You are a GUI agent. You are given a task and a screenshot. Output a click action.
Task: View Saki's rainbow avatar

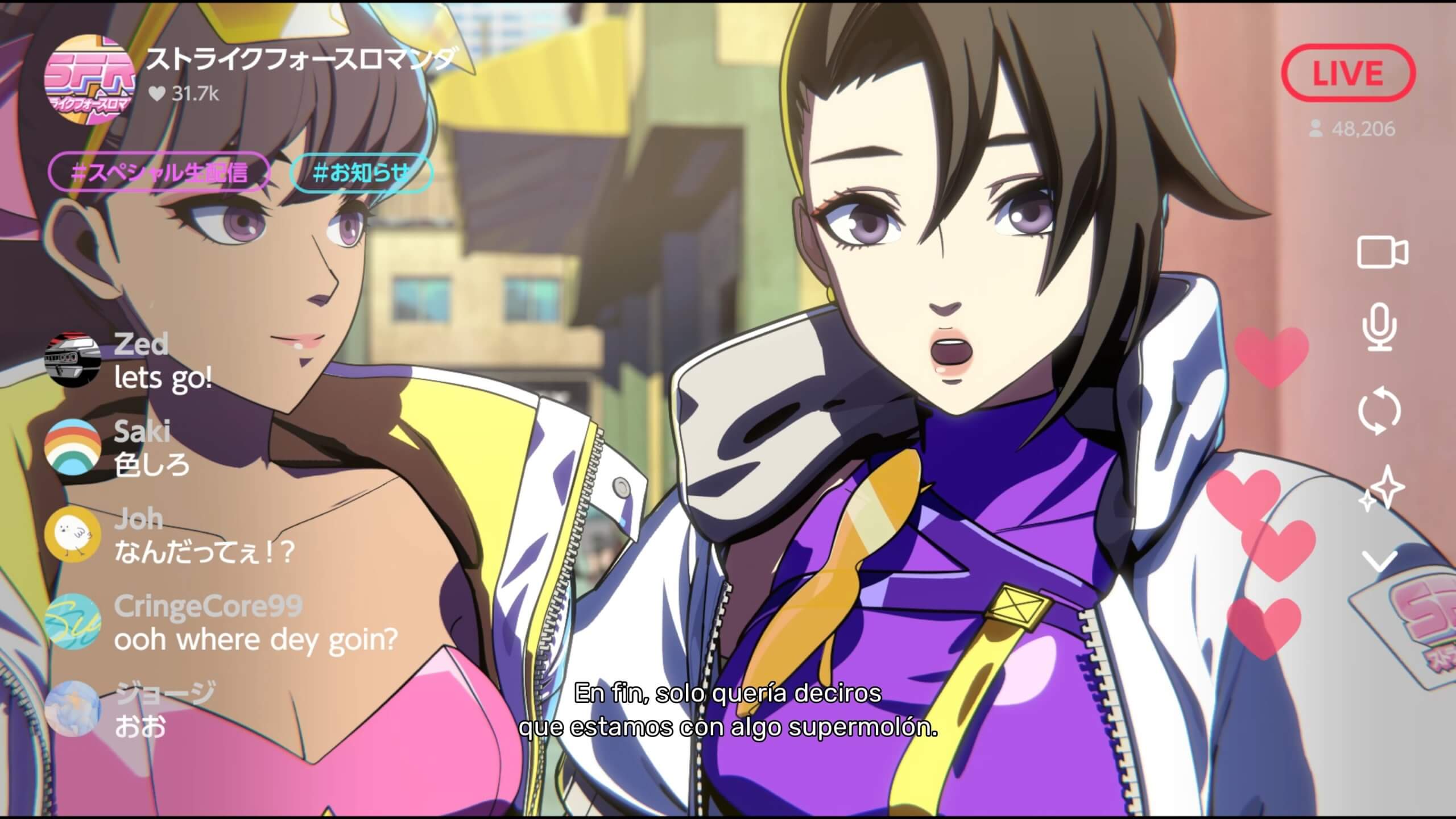tap(73, 447)
